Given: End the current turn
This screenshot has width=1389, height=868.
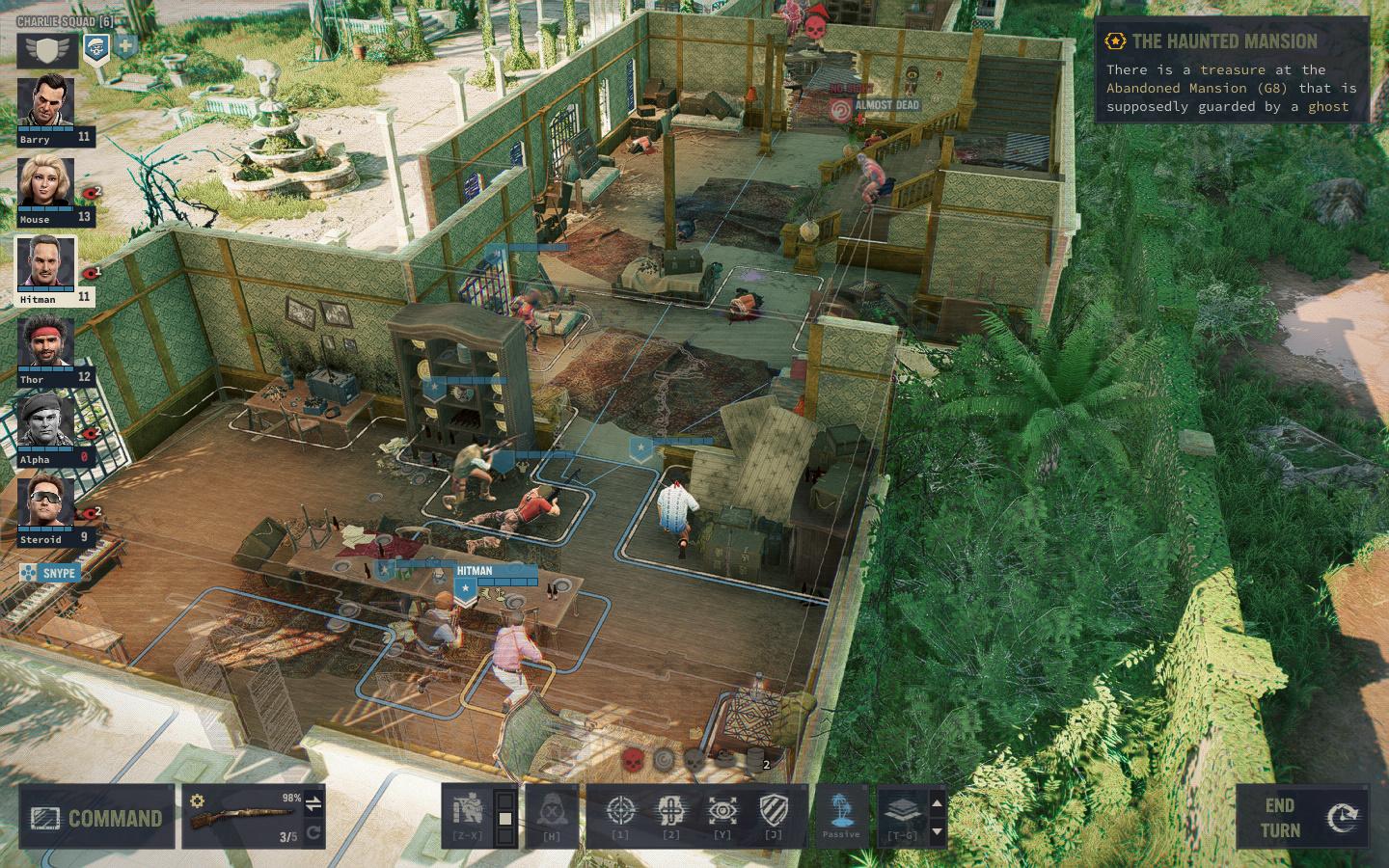Looking at the screenshot, I should (1301, 817).
